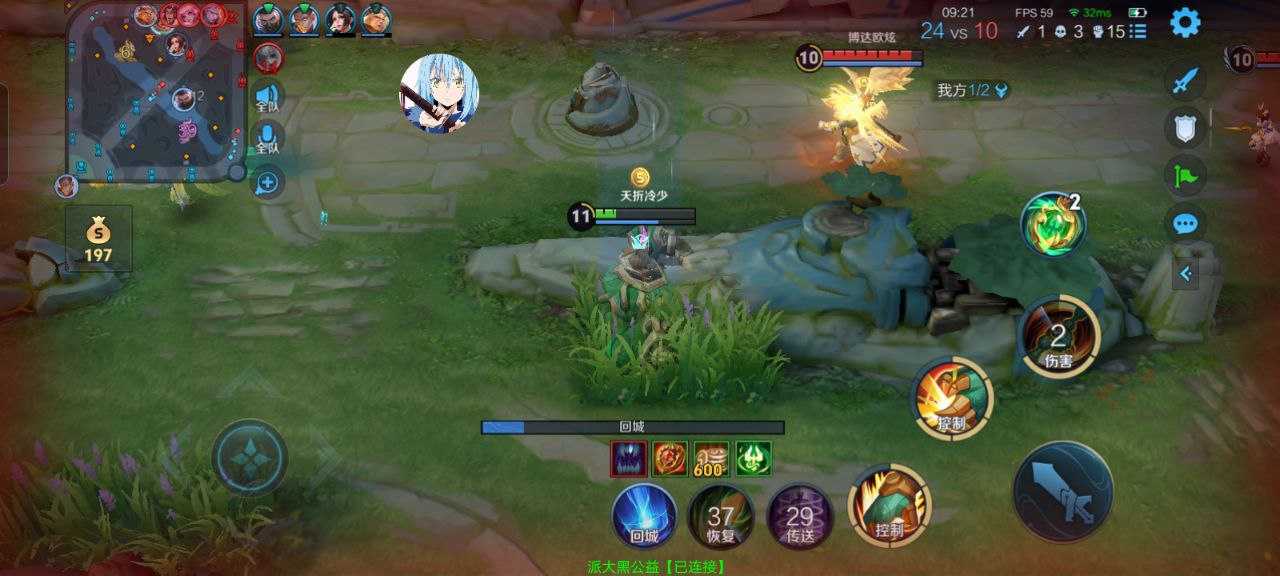This screenshot has height=576, width=1280.
Task: Open the shop with the 197 gold pouch
Action: 98,240
